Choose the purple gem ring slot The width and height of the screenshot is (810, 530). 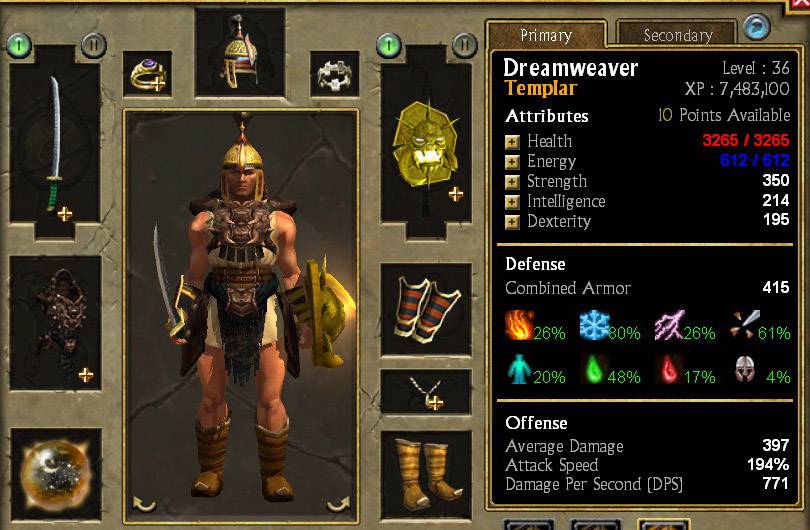tap(146, 74)
